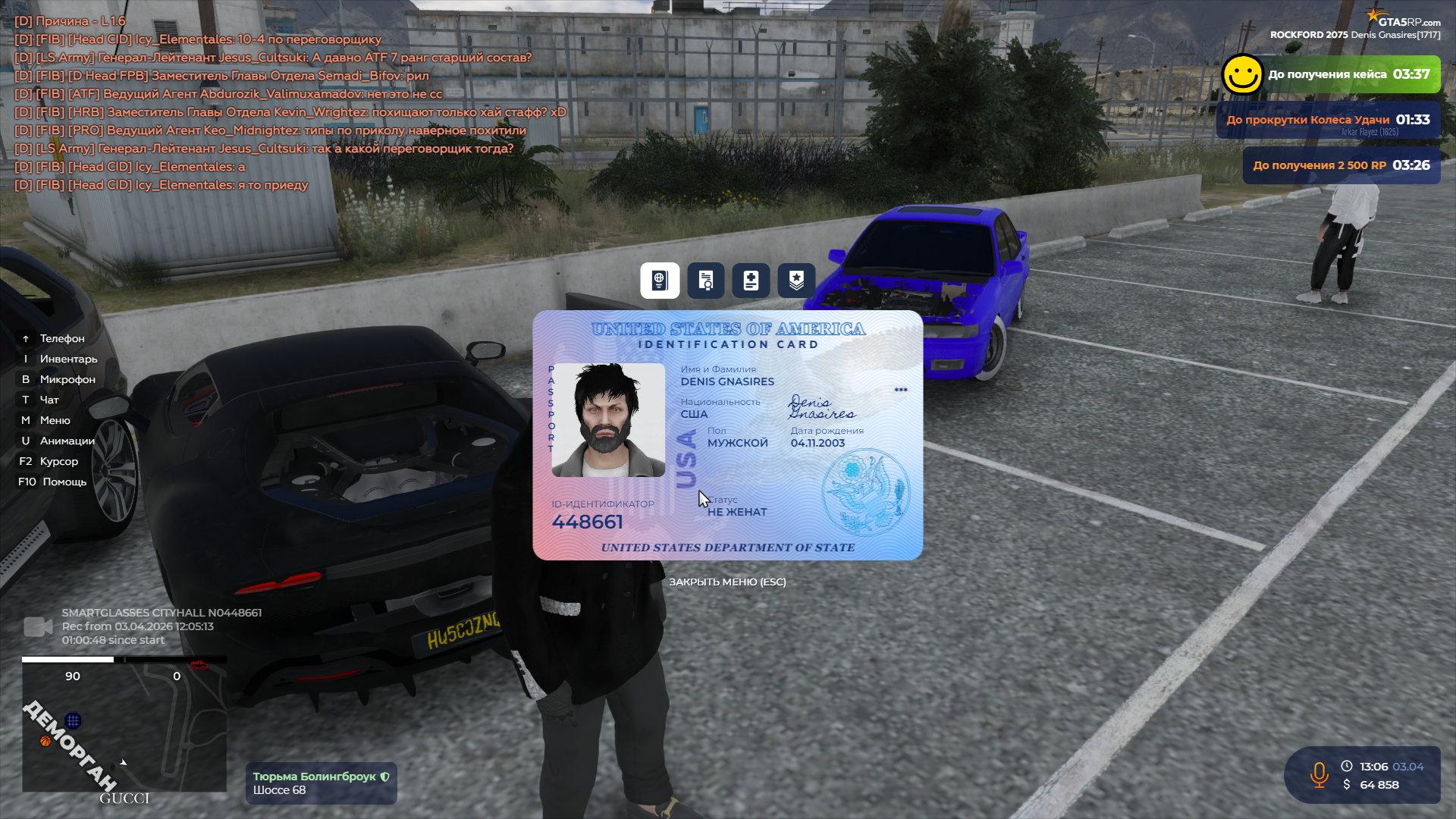Click the orange microphone icon

point(1319,775)
